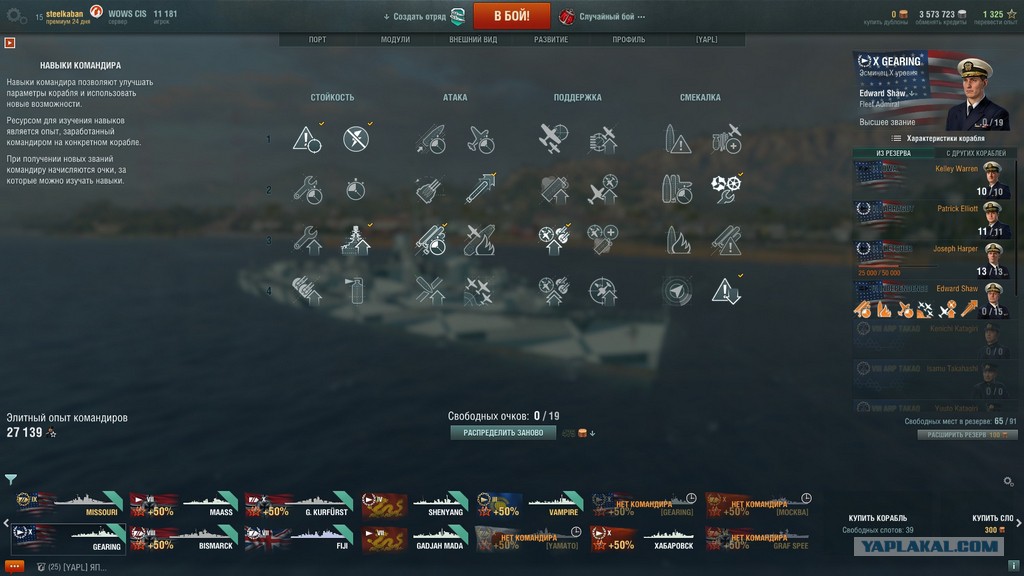The height and width of the screenshot is (576, 1024).
Task: Select the Missouri ship in carousel
Action: (69, 504)
